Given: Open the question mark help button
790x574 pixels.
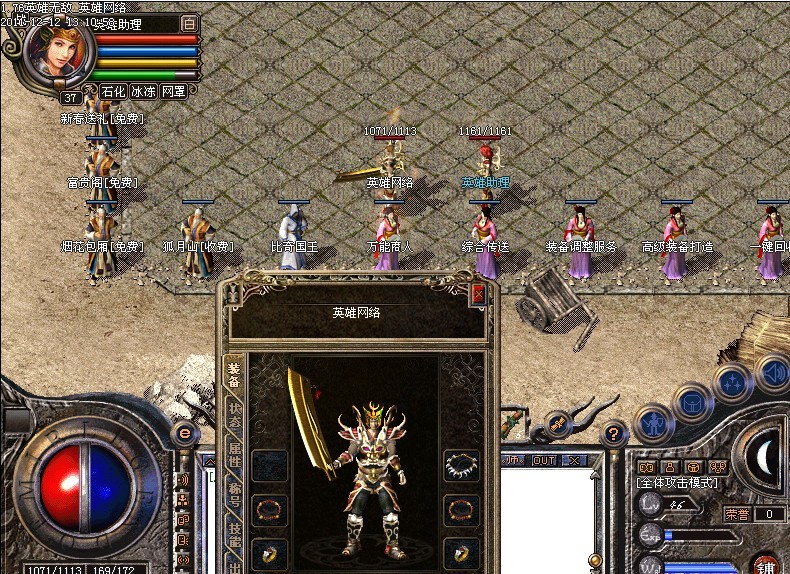Looking at the screenshot, I should tap(614, 433).
